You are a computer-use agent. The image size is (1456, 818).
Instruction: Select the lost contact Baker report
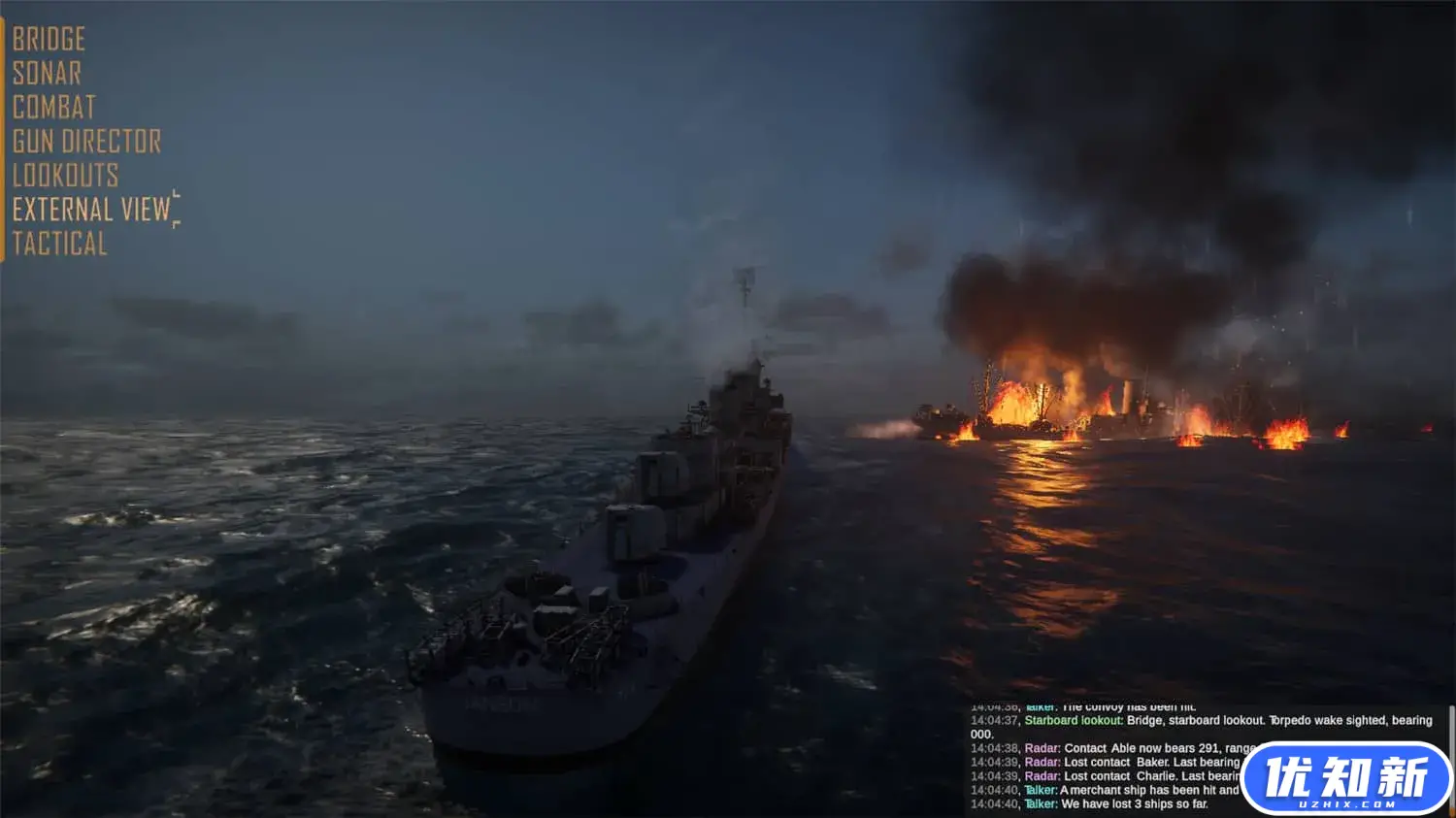(x=1116, y=762)
